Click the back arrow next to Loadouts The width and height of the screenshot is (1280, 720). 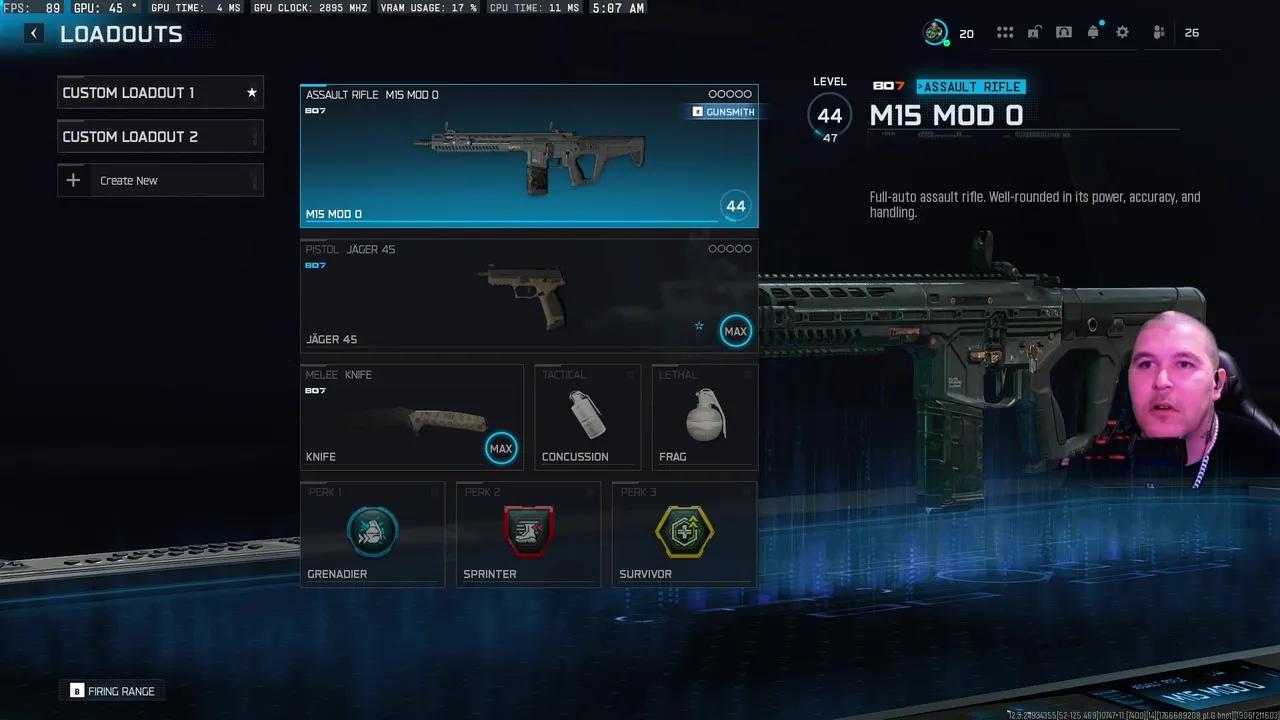click(33, 33)
